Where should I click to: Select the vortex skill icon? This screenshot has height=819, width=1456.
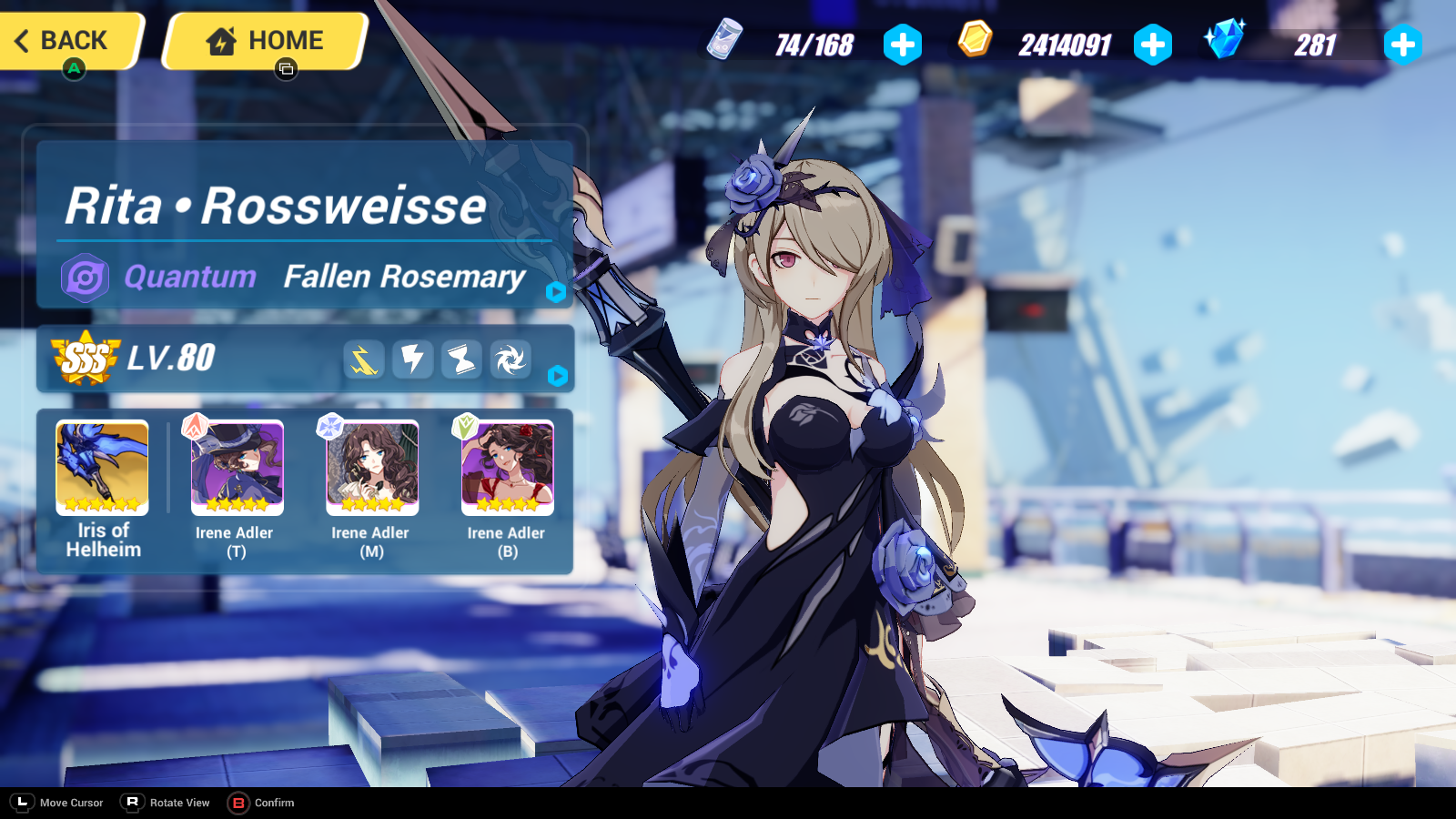[x=511, y=359]
